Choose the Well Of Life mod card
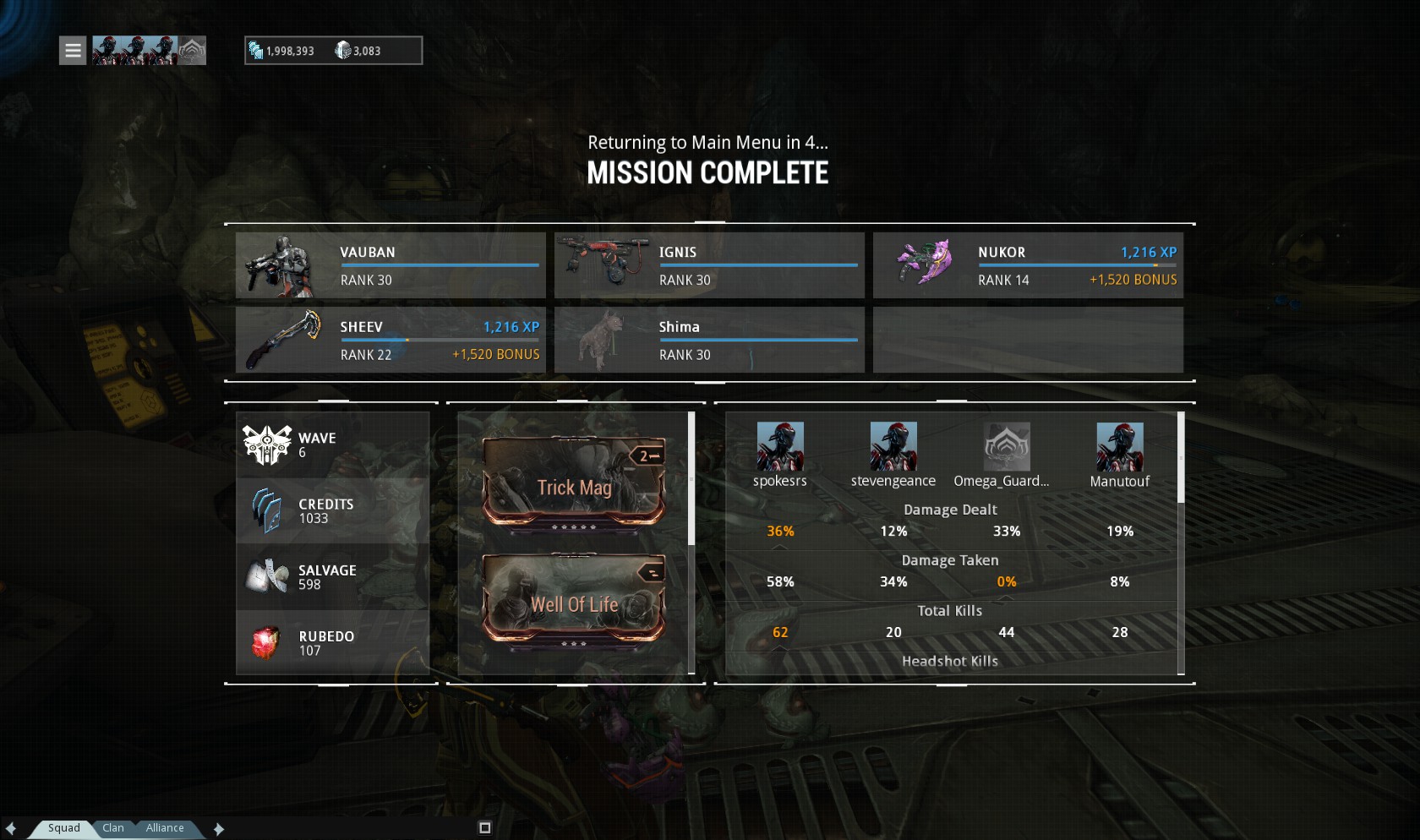Screen dimensions: 1420x840 point(574,599)
